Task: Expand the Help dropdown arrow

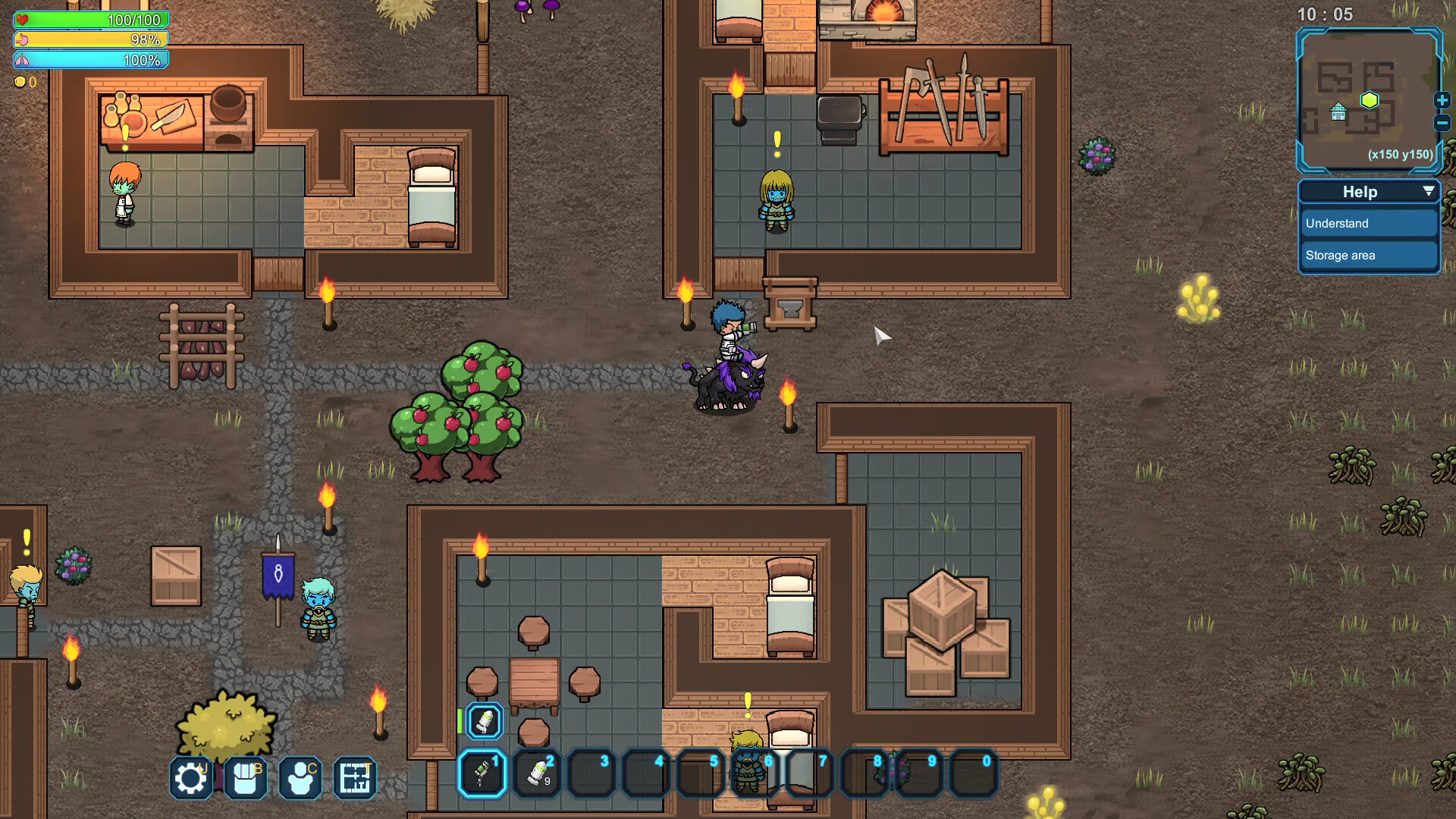Action: [1427, 192]
